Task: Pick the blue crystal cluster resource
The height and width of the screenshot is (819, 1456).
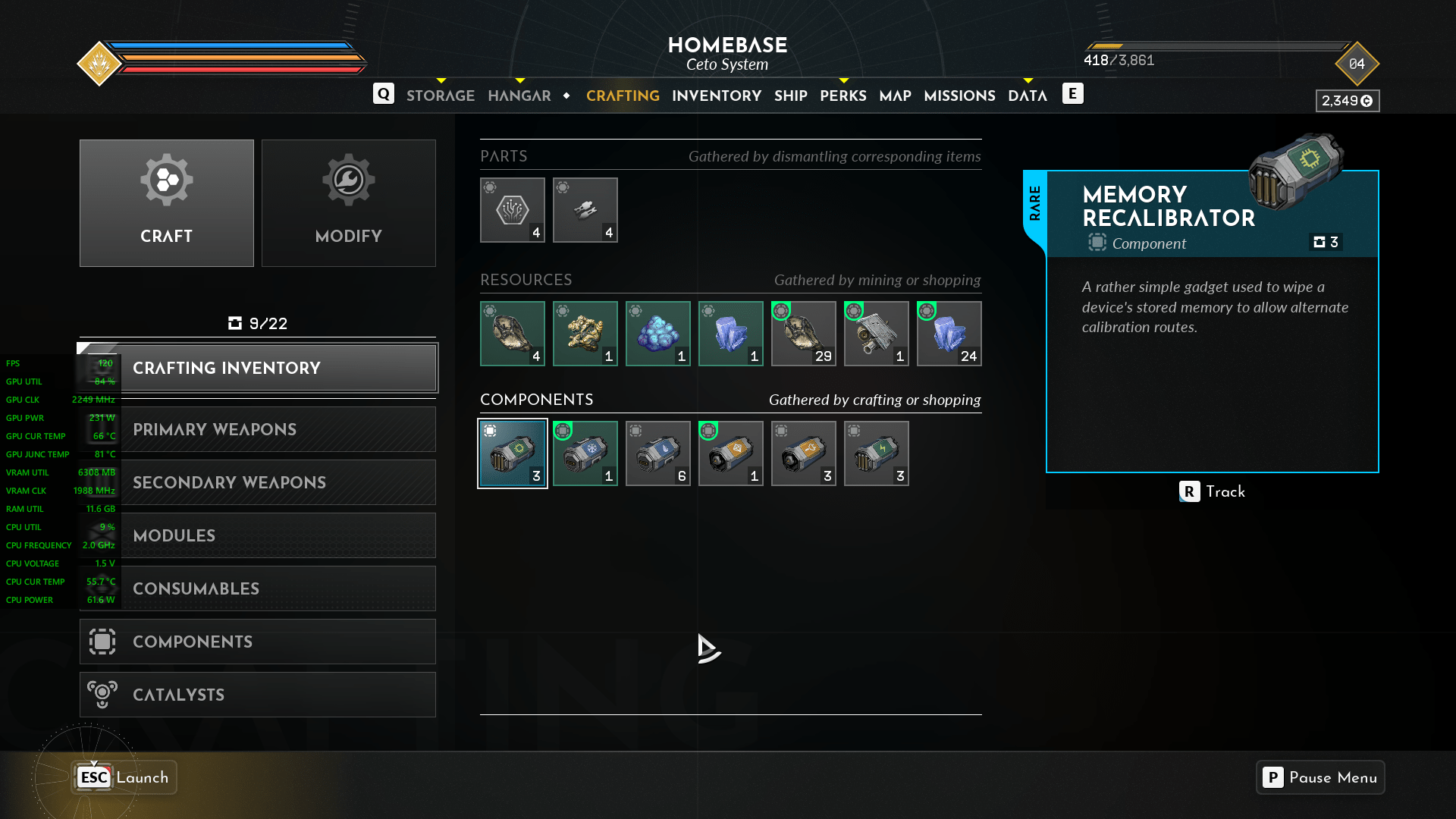Action: tap(658, 334)
